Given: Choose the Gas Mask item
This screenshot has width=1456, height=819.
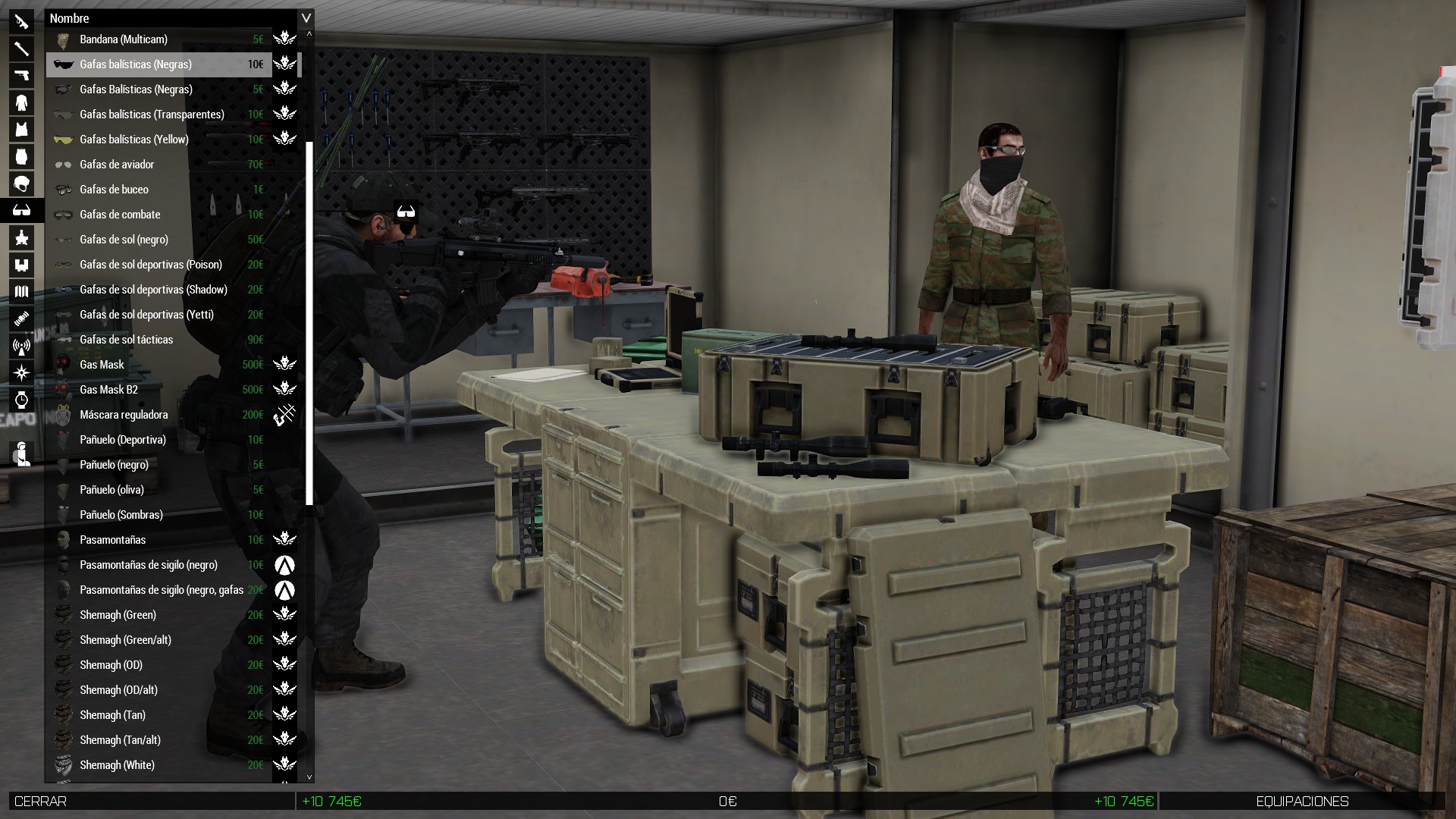Looking at the screenshot, I should pos(102,365).
